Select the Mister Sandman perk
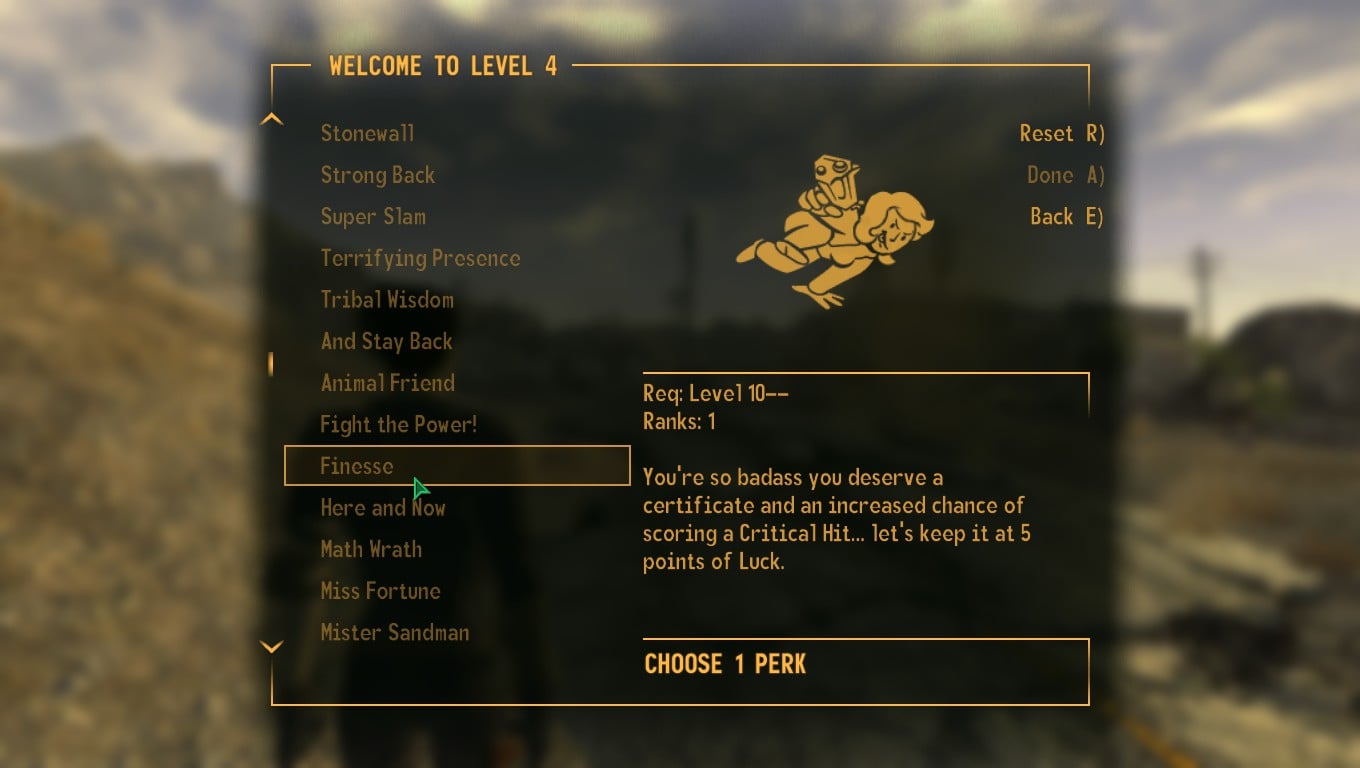The width and height of the screenshot is (1360, 768). point(394,632)
